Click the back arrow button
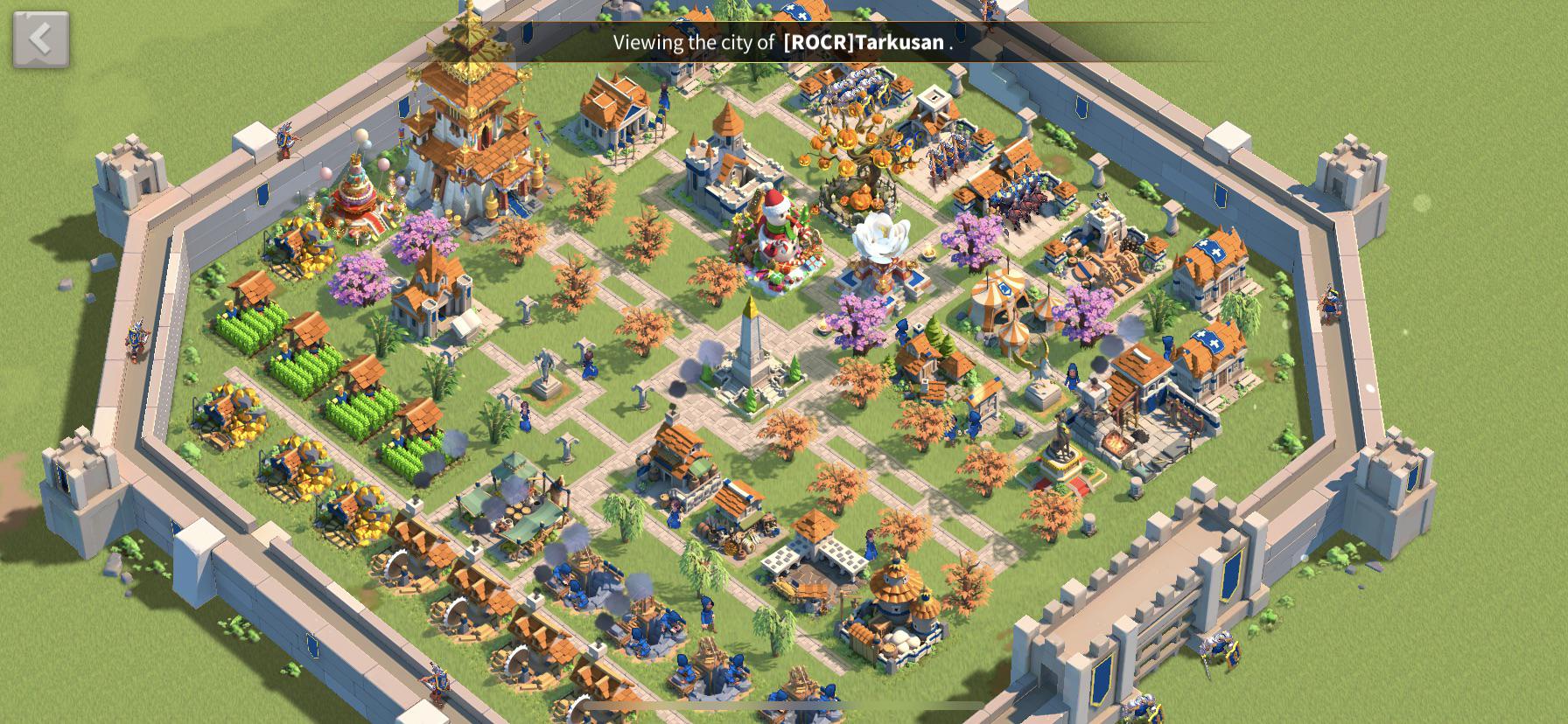 pos(41,39)
